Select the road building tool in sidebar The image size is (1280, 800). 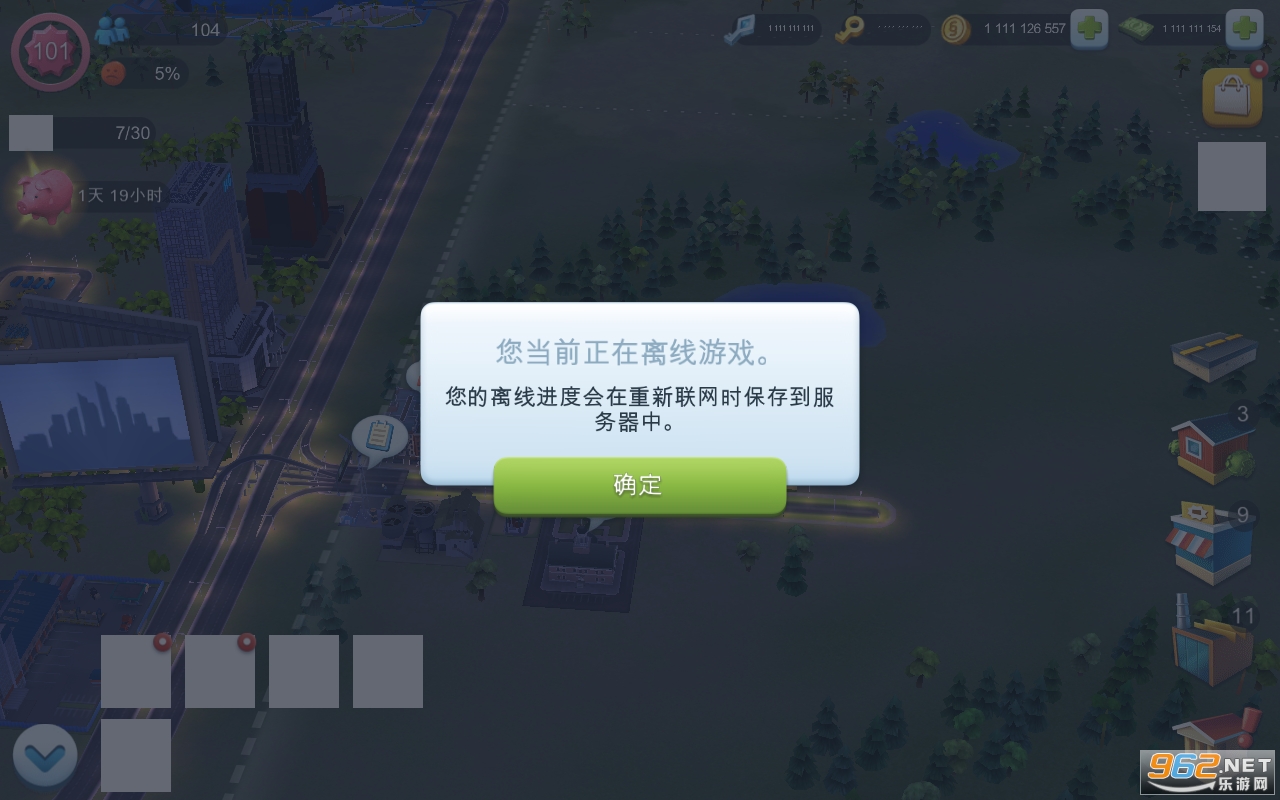1212,357
